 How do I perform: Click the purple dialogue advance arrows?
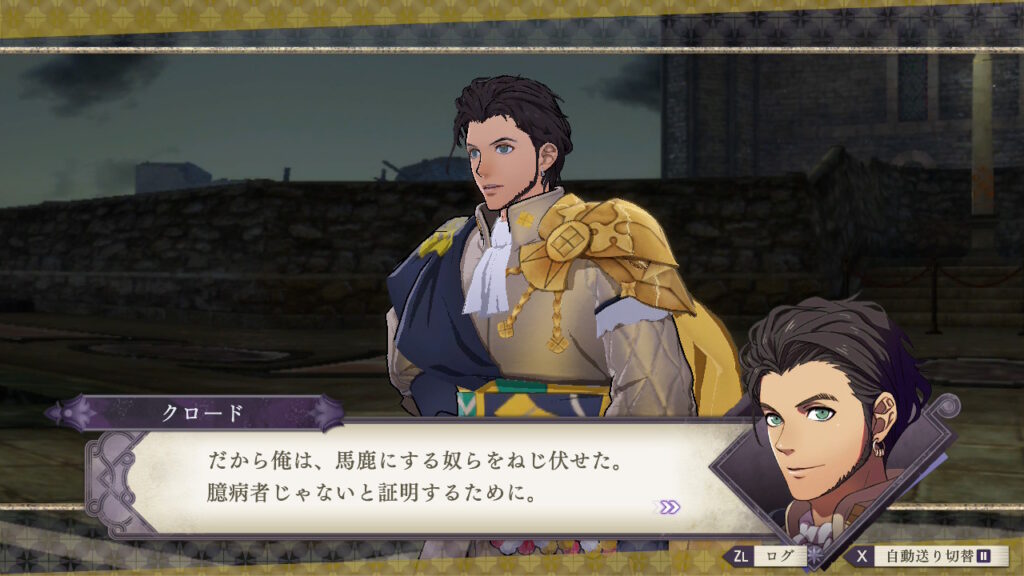pyautogui.click(x=667, y=507)
